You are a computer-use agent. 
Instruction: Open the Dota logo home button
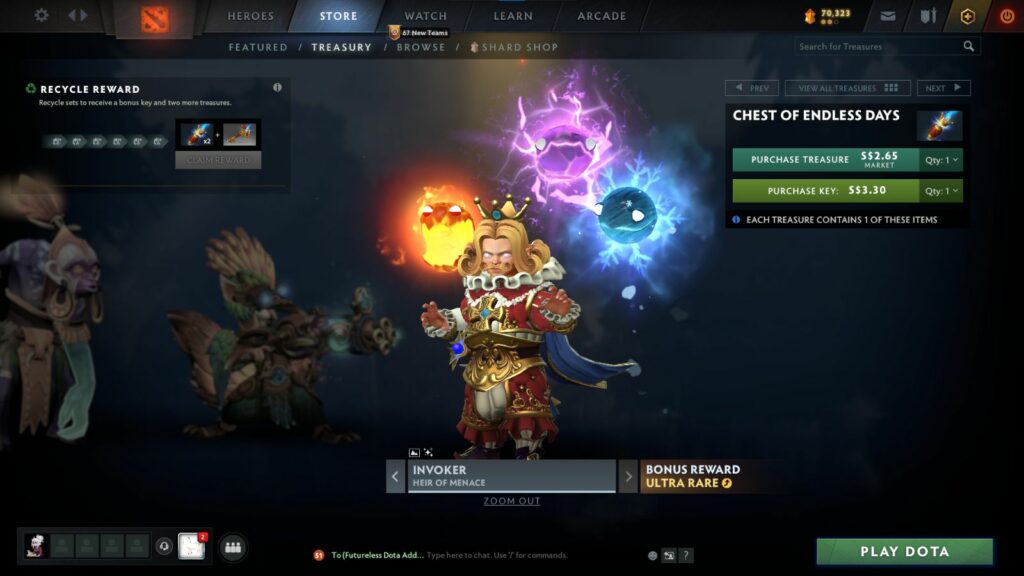(x=155, y=17)
